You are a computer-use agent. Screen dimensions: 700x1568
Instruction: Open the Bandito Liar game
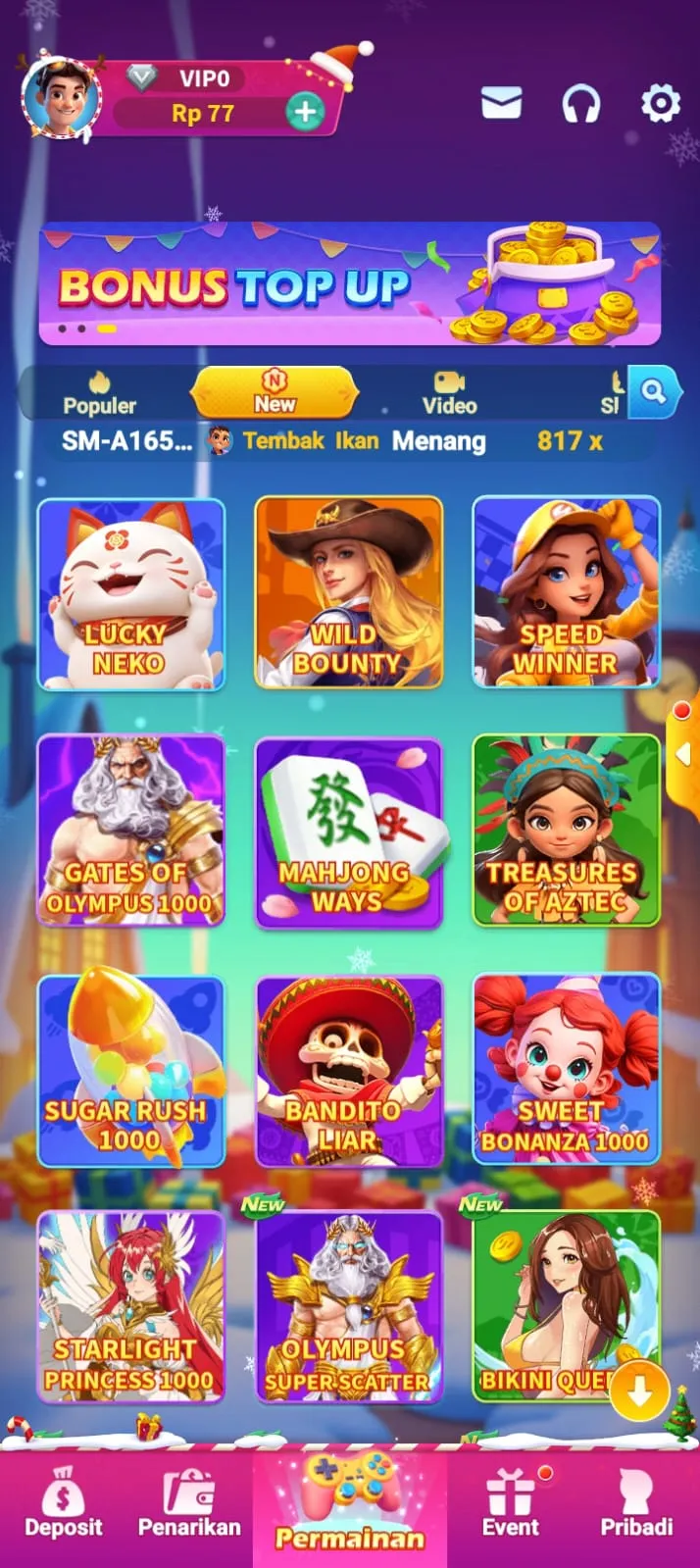pos(348,1070)
